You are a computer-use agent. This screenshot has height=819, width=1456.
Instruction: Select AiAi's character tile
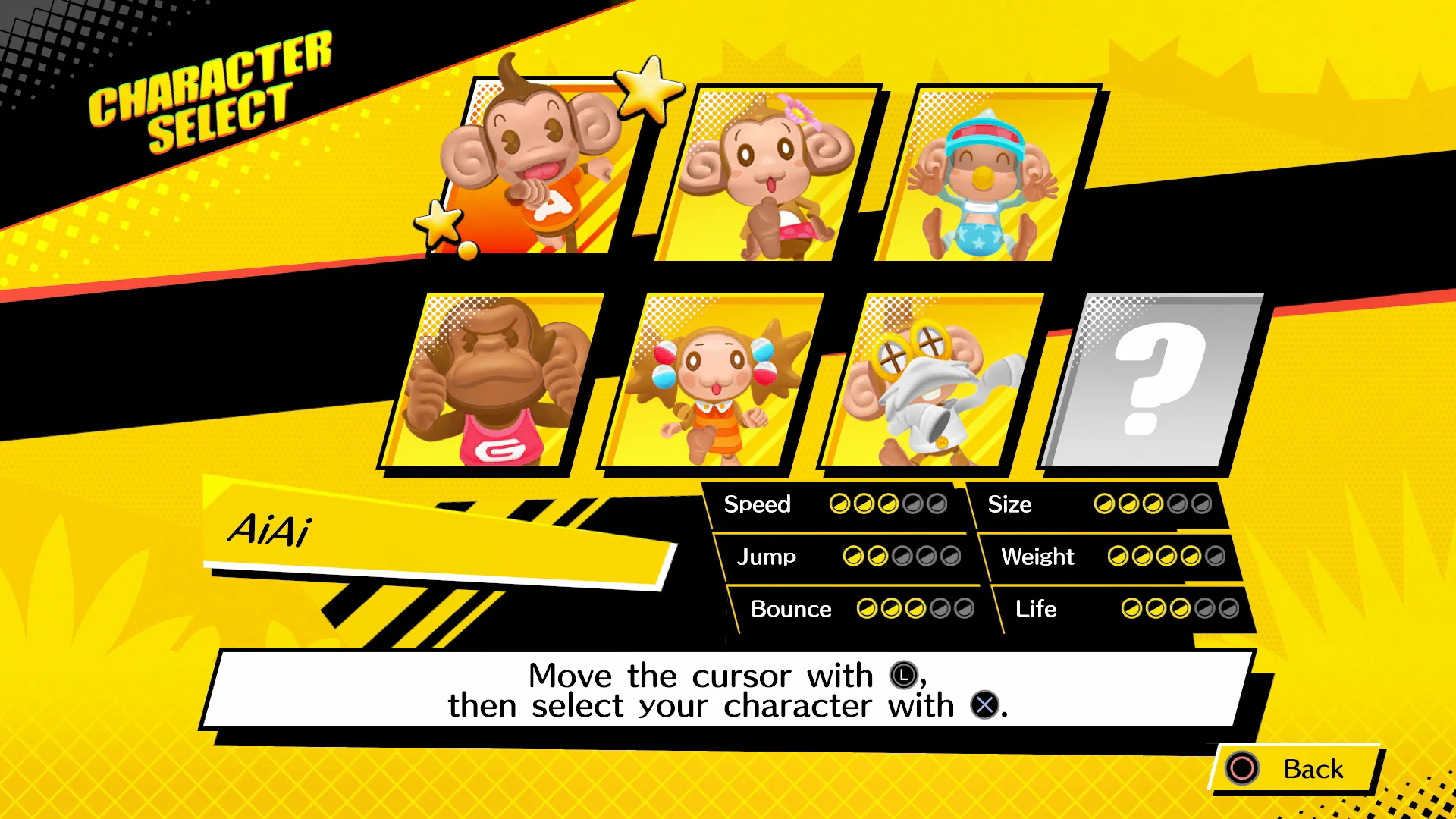[542, 167]
